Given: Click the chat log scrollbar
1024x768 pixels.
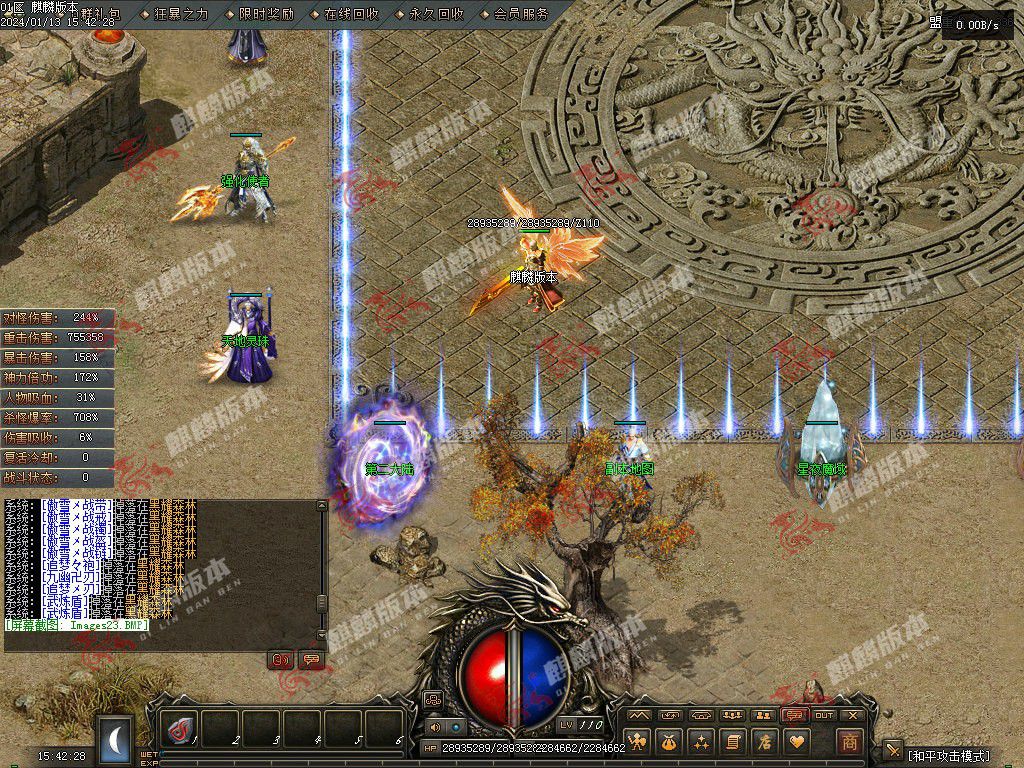Looking at the screenshot, I should pos(321,572).
